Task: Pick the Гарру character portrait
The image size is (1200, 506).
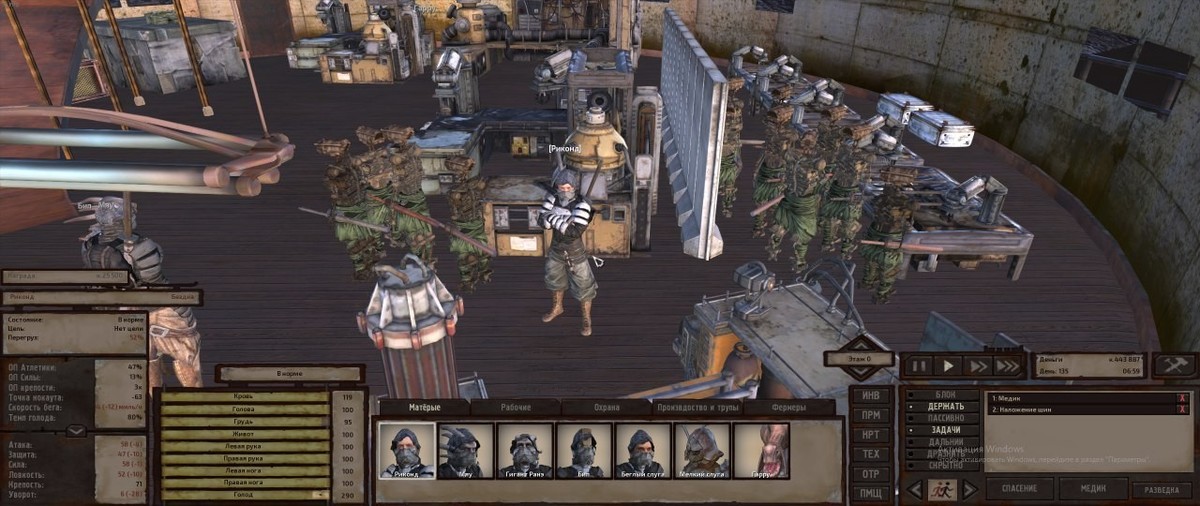Action: [761, 451]
